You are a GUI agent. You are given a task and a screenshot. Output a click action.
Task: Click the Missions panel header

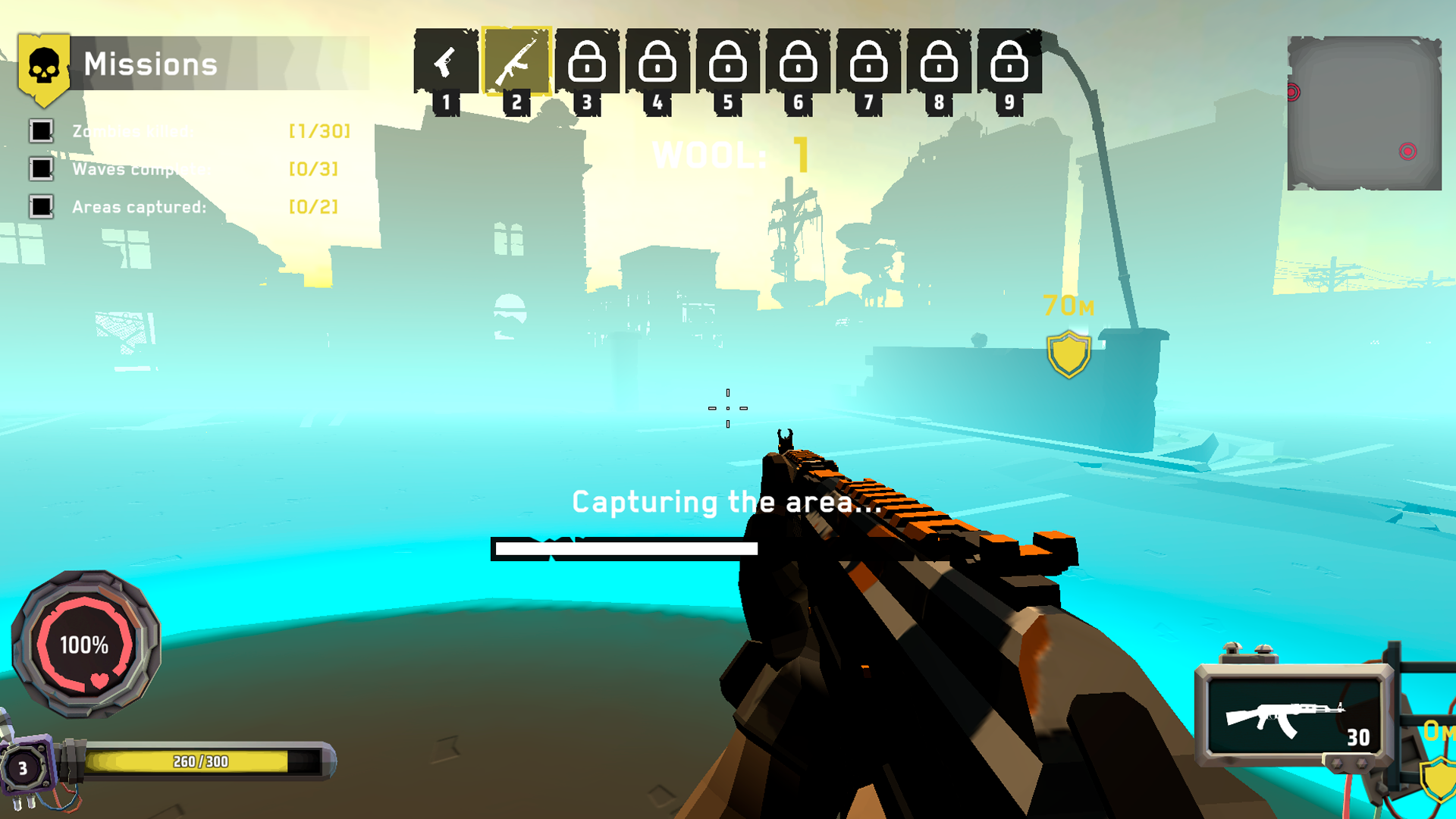coord(152,64)
